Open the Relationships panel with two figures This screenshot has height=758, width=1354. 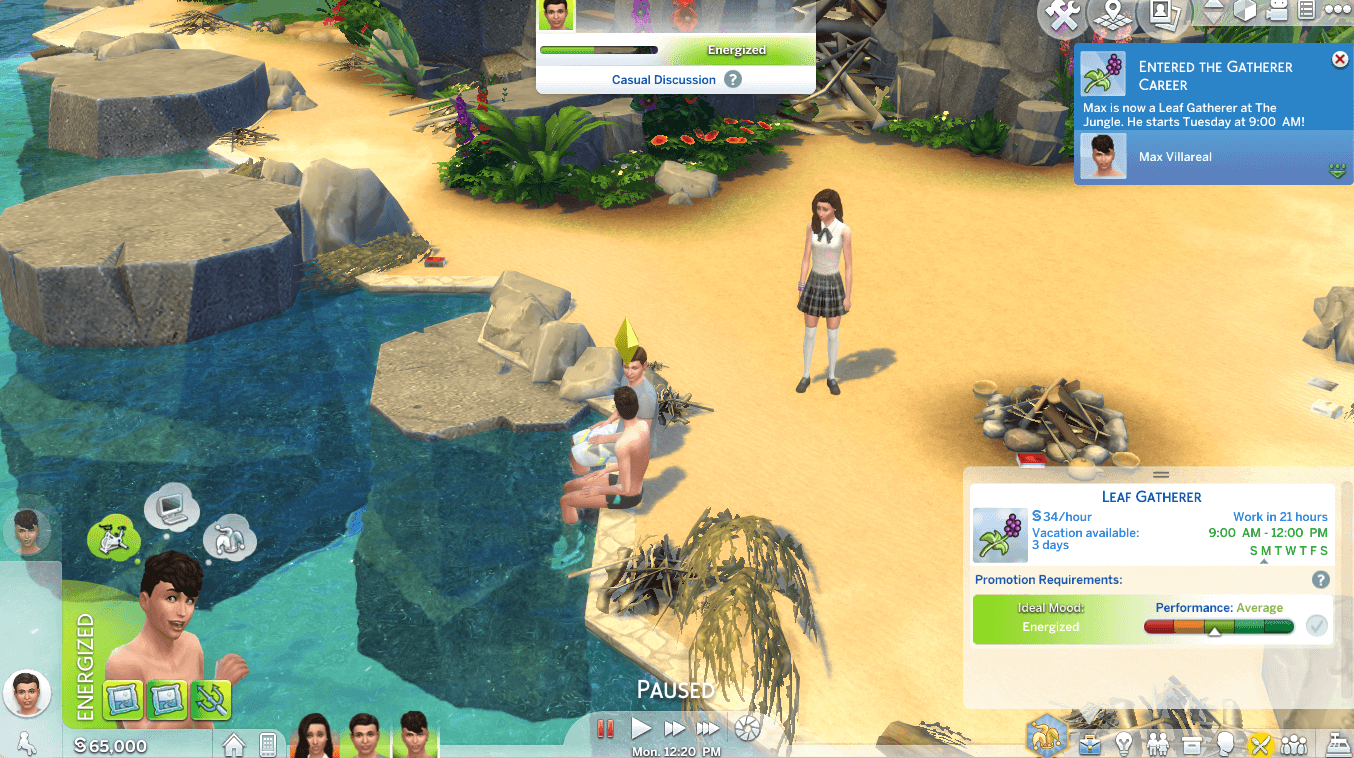coord(1158,744)
